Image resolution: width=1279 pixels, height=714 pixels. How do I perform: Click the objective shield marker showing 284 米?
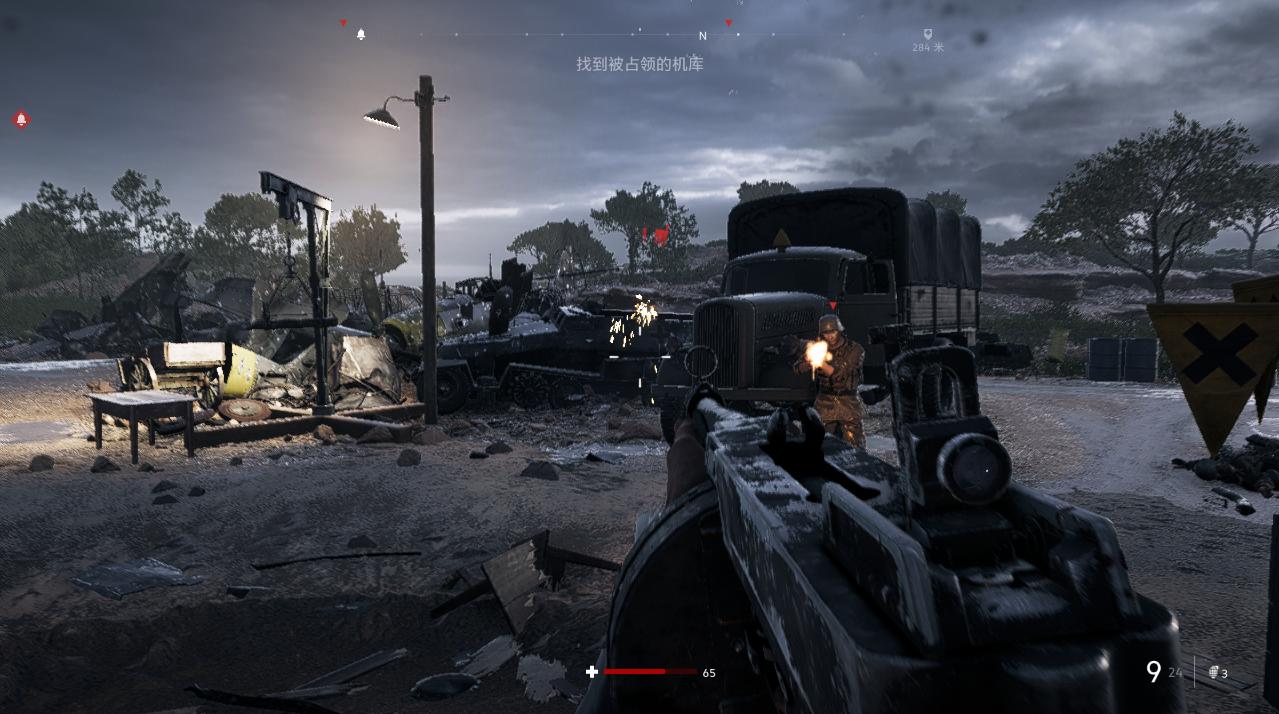[x=927, y=34]
